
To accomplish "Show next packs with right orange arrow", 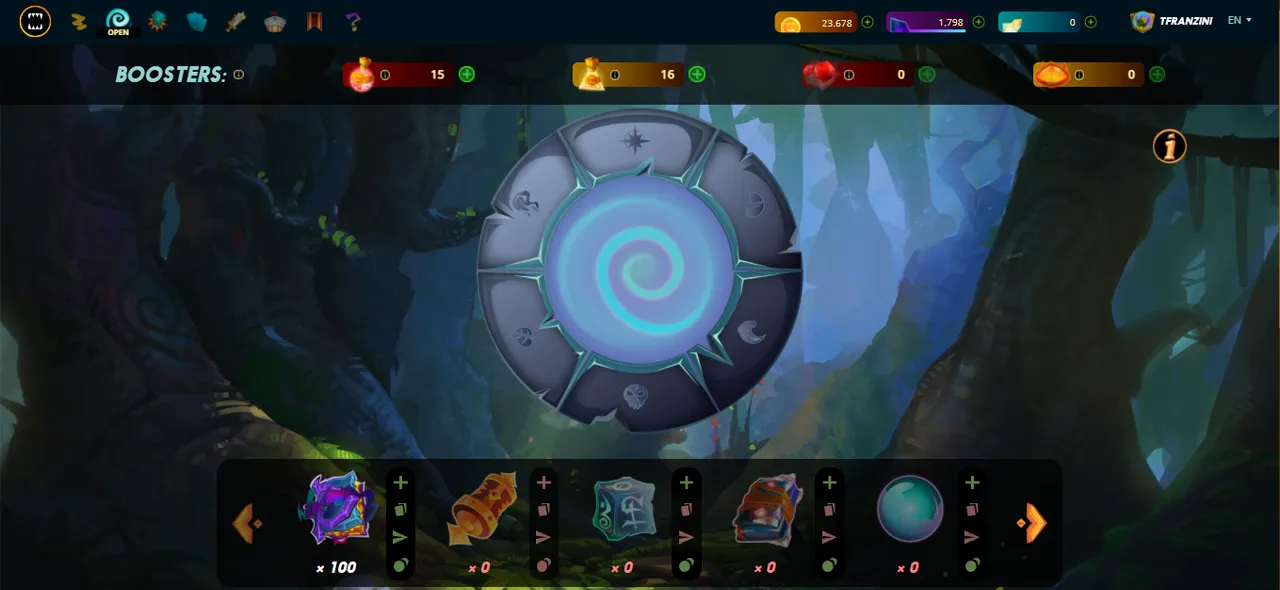I will 1033,522.
